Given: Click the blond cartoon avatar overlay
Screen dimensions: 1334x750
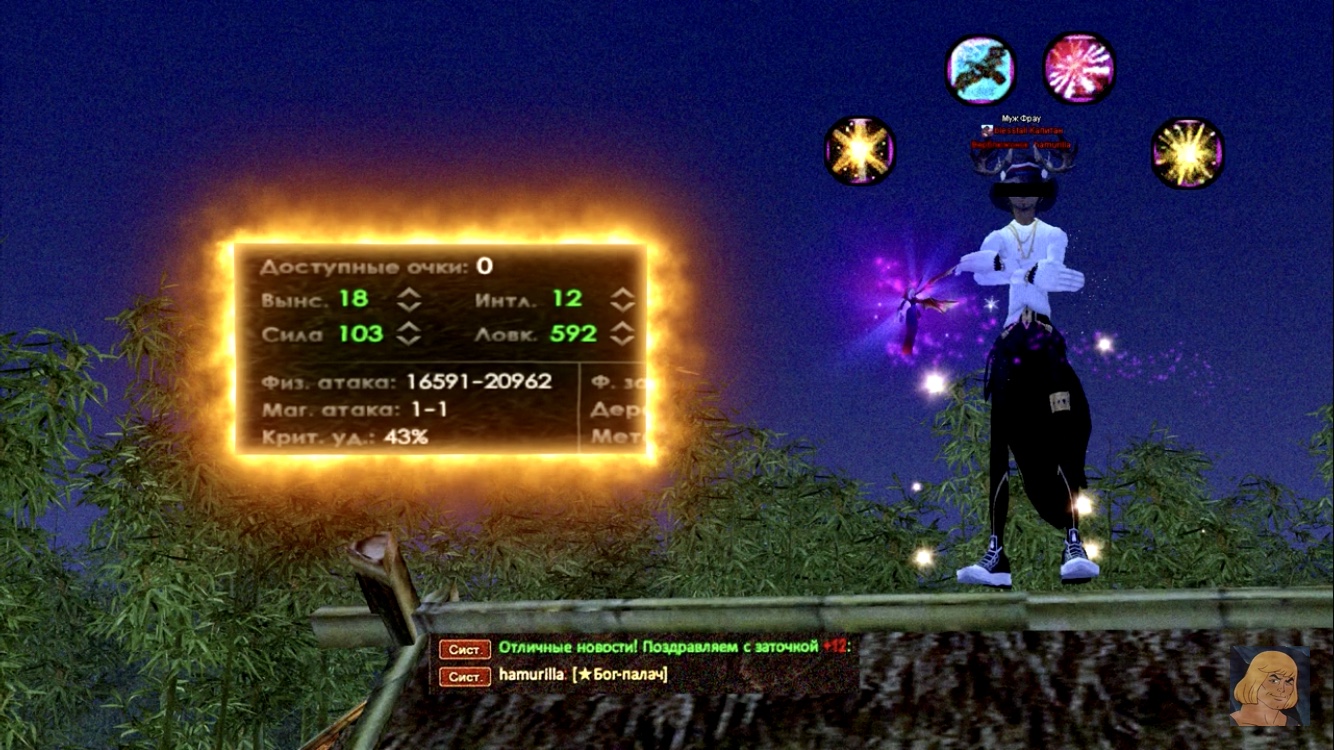Looking at the screenshot, I should [1269, 686].
